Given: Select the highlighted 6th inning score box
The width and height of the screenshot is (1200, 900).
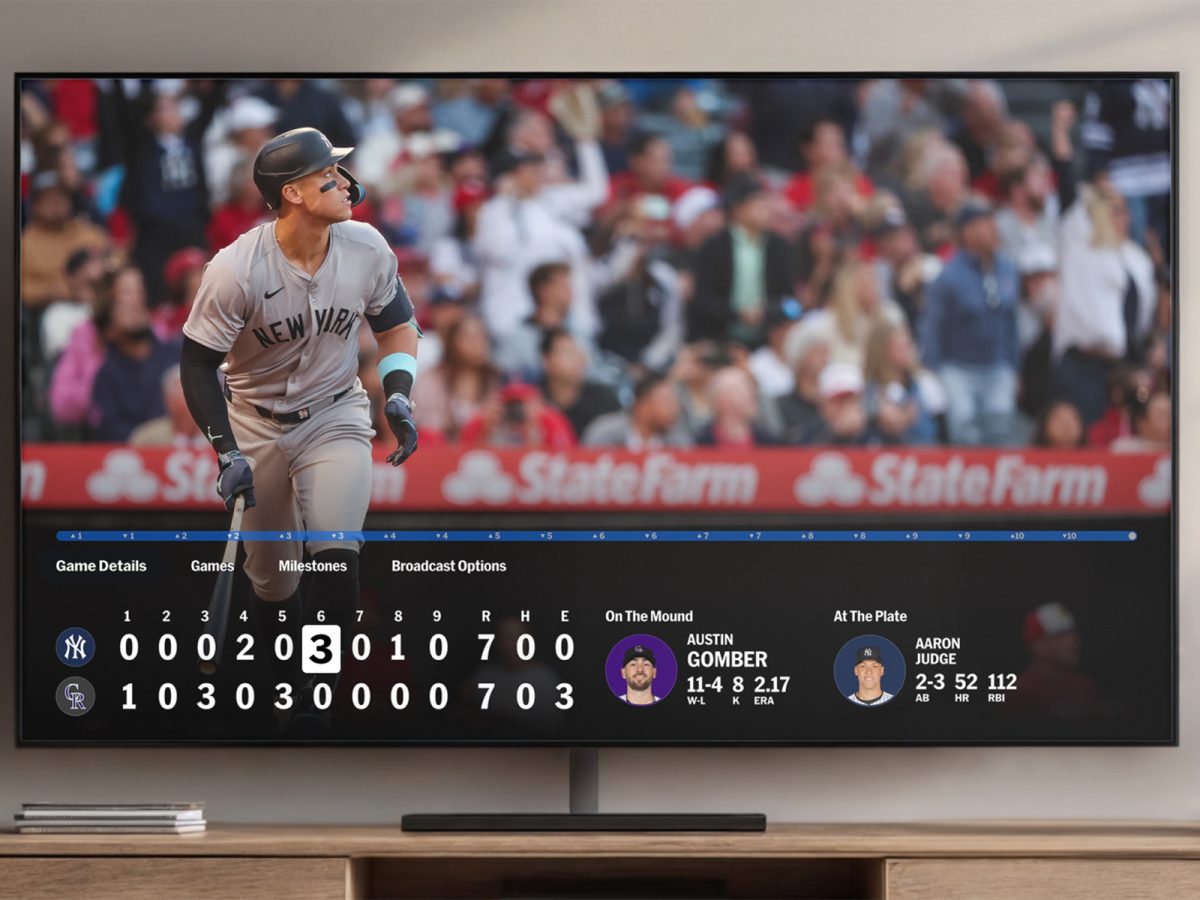Looking at the screenshot, I should 320,649.
